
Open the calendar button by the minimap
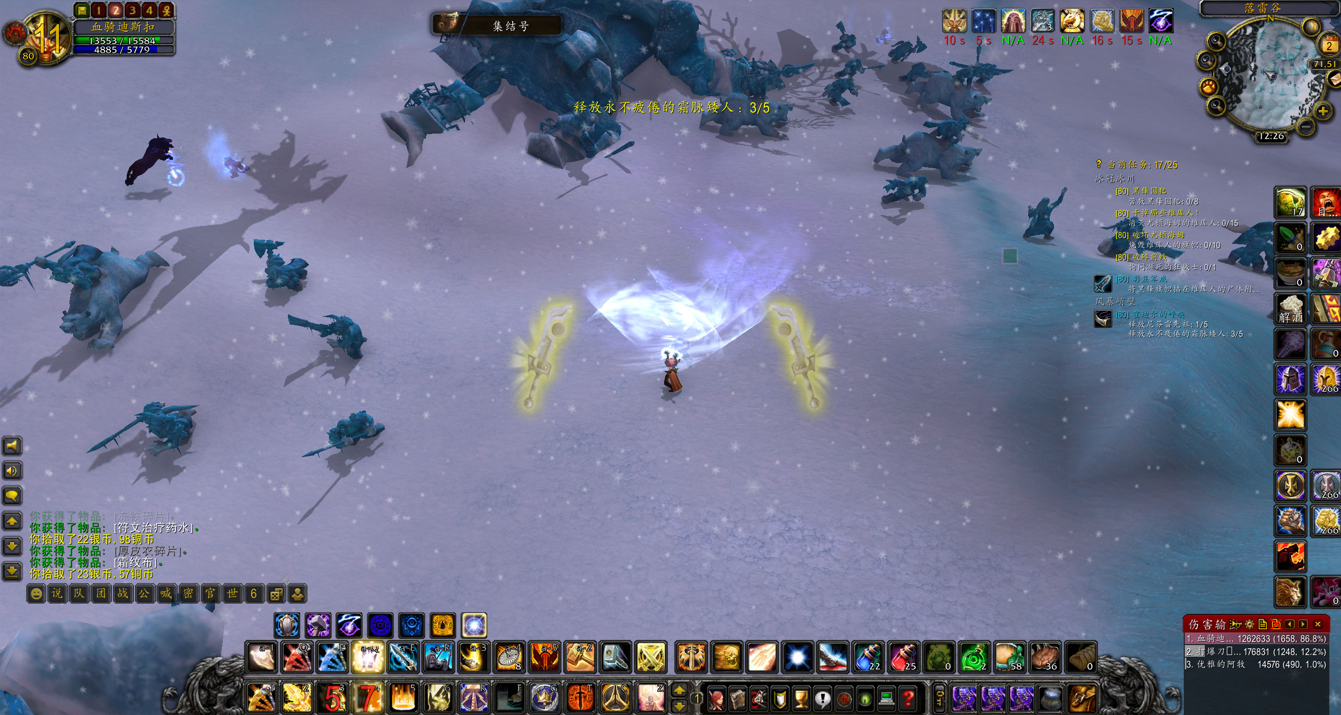pos(1329,45)
